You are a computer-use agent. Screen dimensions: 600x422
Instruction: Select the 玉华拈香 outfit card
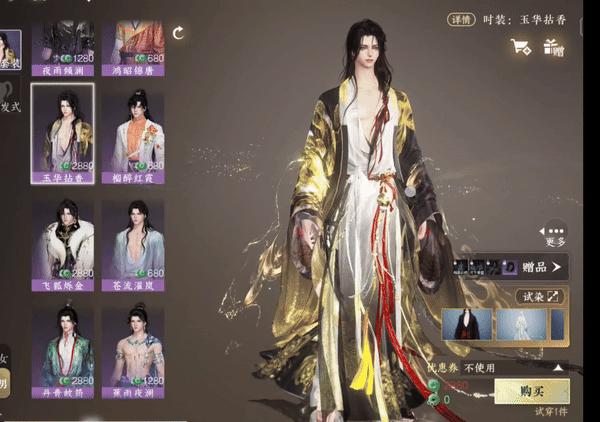(x=63, y=132)
